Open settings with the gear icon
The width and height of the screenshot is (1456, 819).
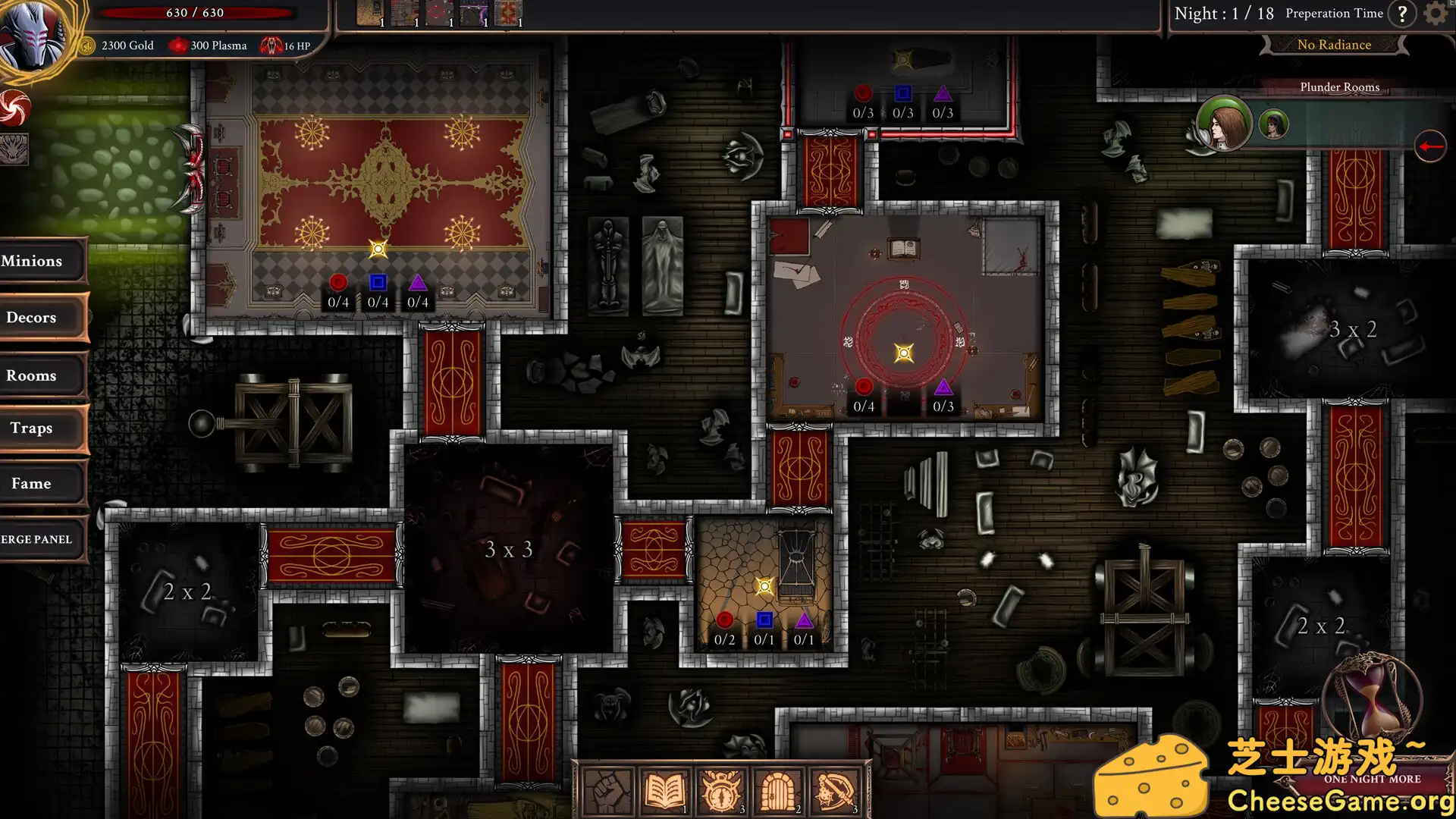coord(1435,14)
